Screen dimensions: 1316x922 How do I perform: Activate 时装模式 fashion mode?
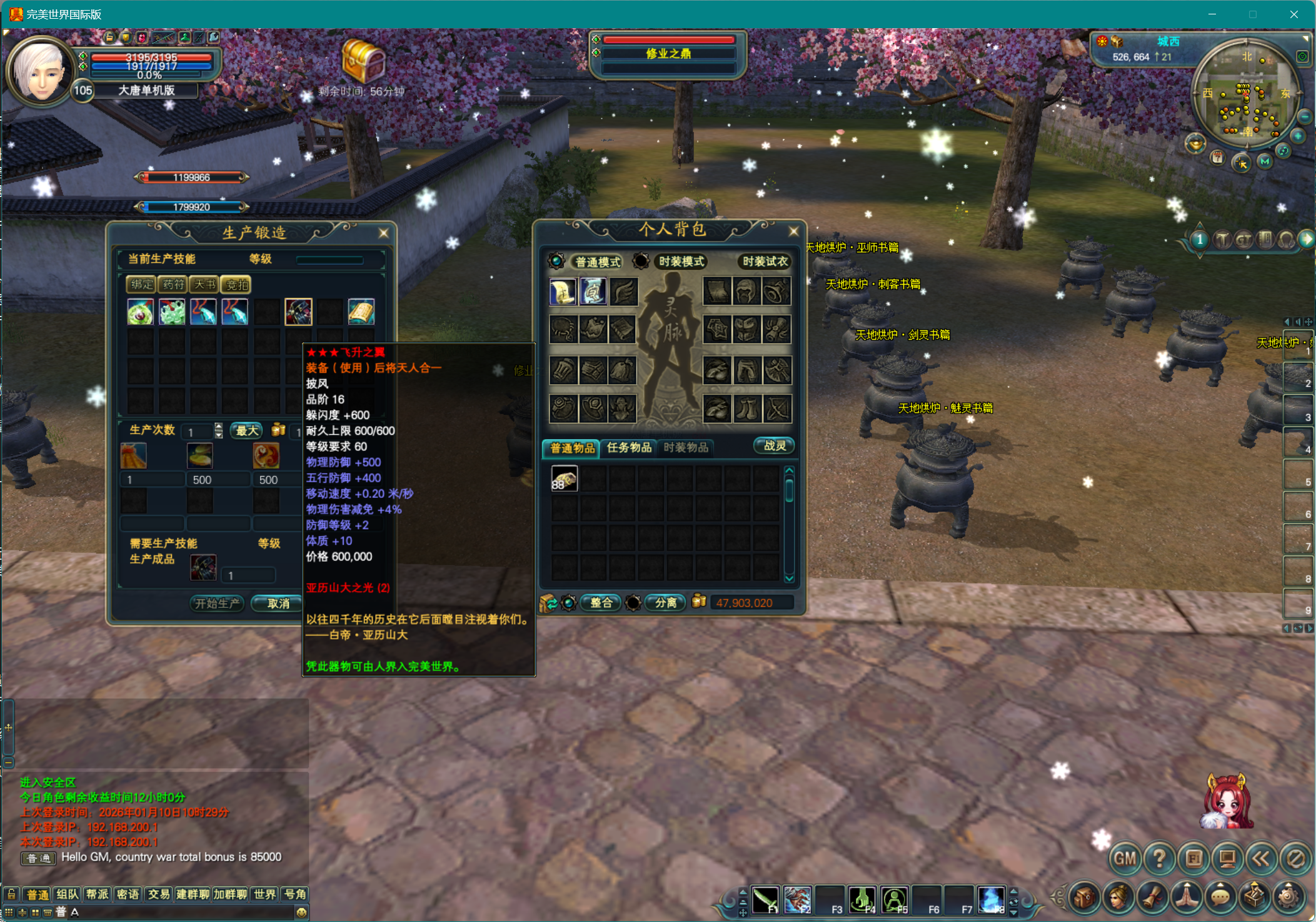click(681, 261)
